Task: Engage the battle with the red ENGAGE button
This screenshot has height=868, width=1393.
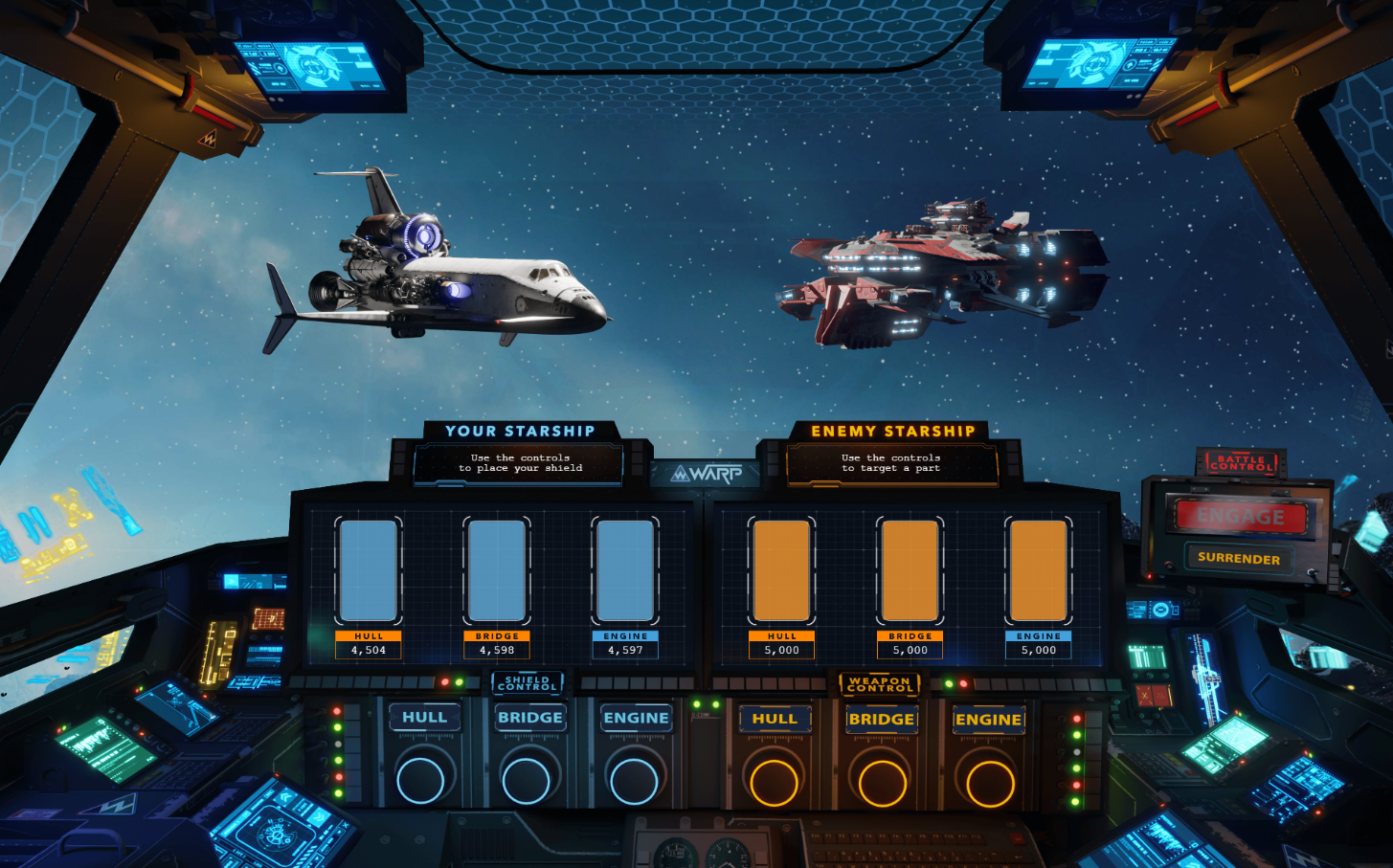Action: coord(1240,517)
